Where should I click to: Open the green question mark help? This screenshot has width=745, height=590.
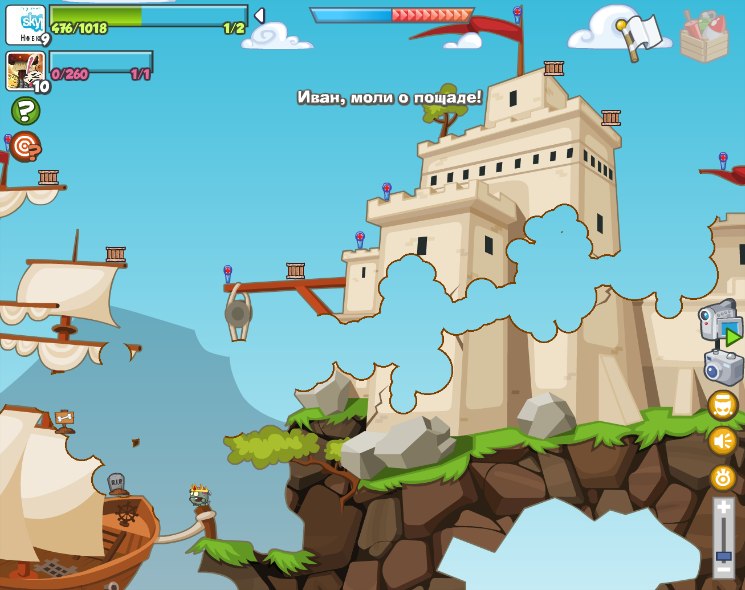click(25, 110)
